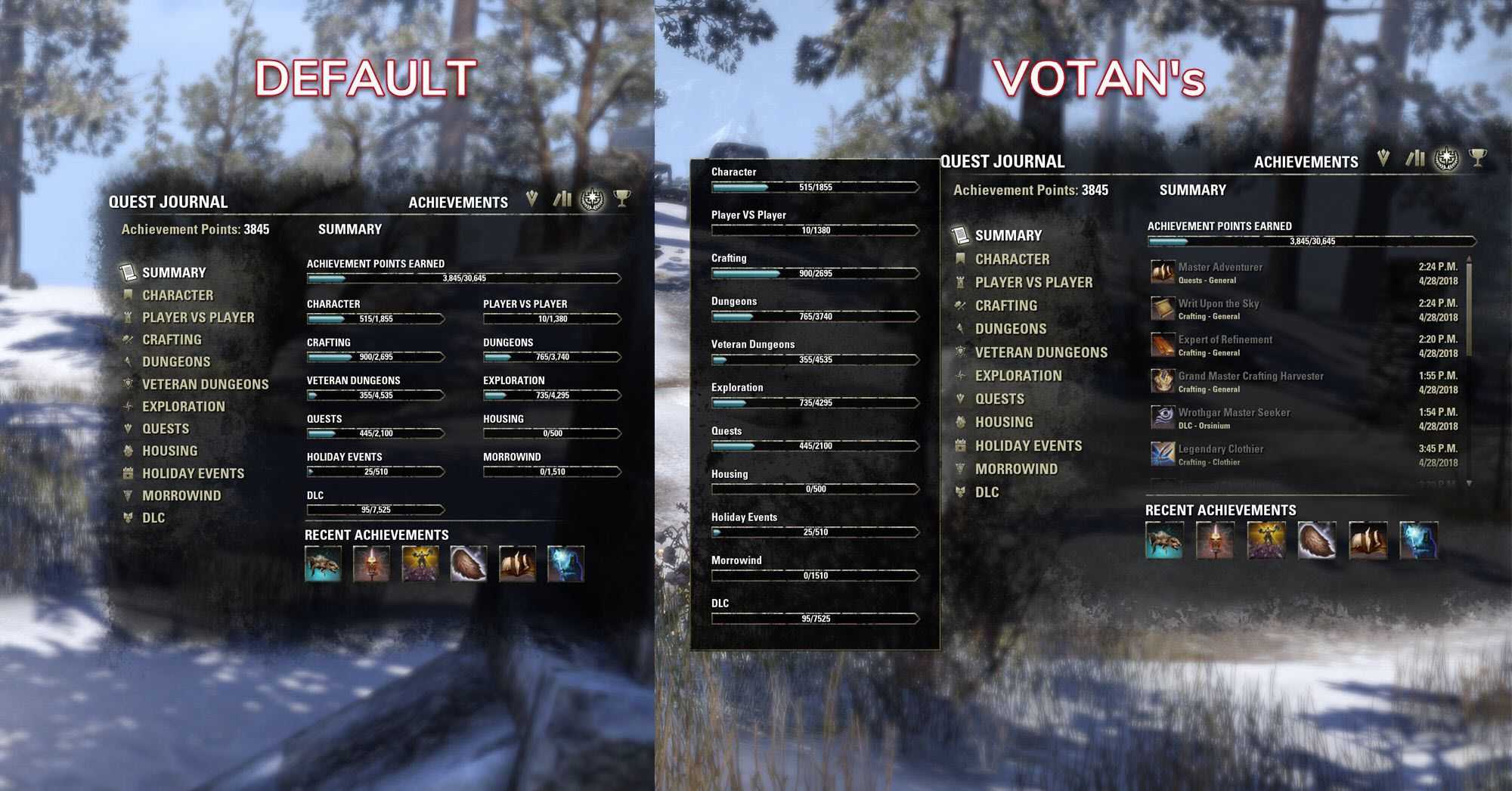Click the bear recent achievement icon in DEFAULT panel

(x=323, y=564)
